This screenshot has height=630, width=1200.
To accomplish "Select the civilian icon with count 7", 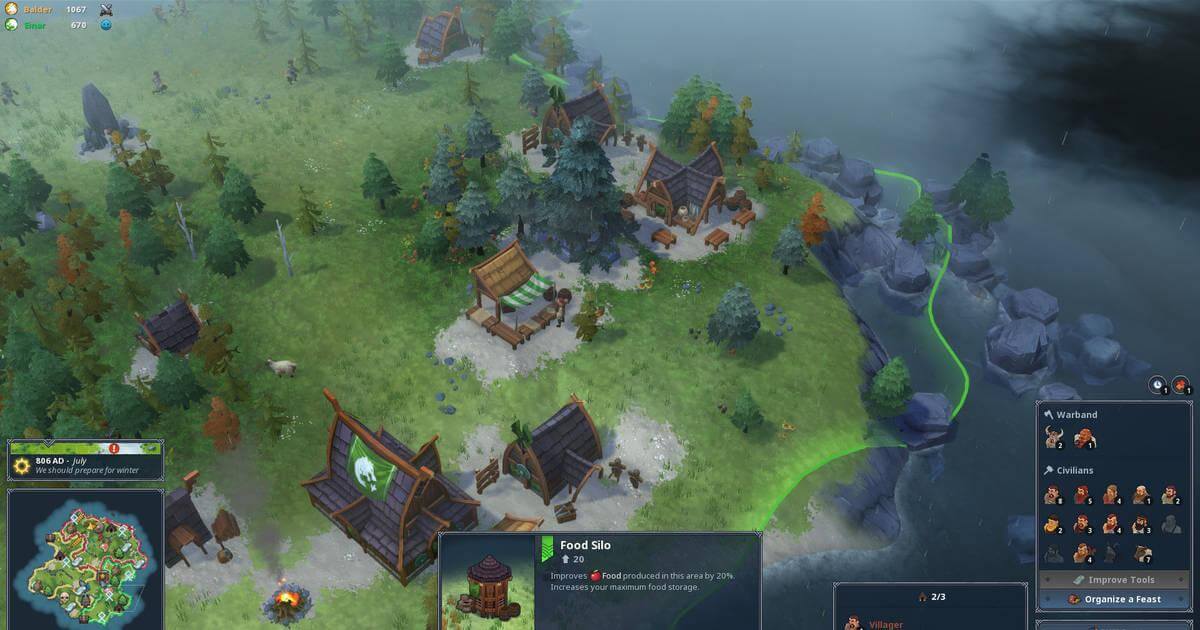I will pyautogui.click(x=1142, y=553).
